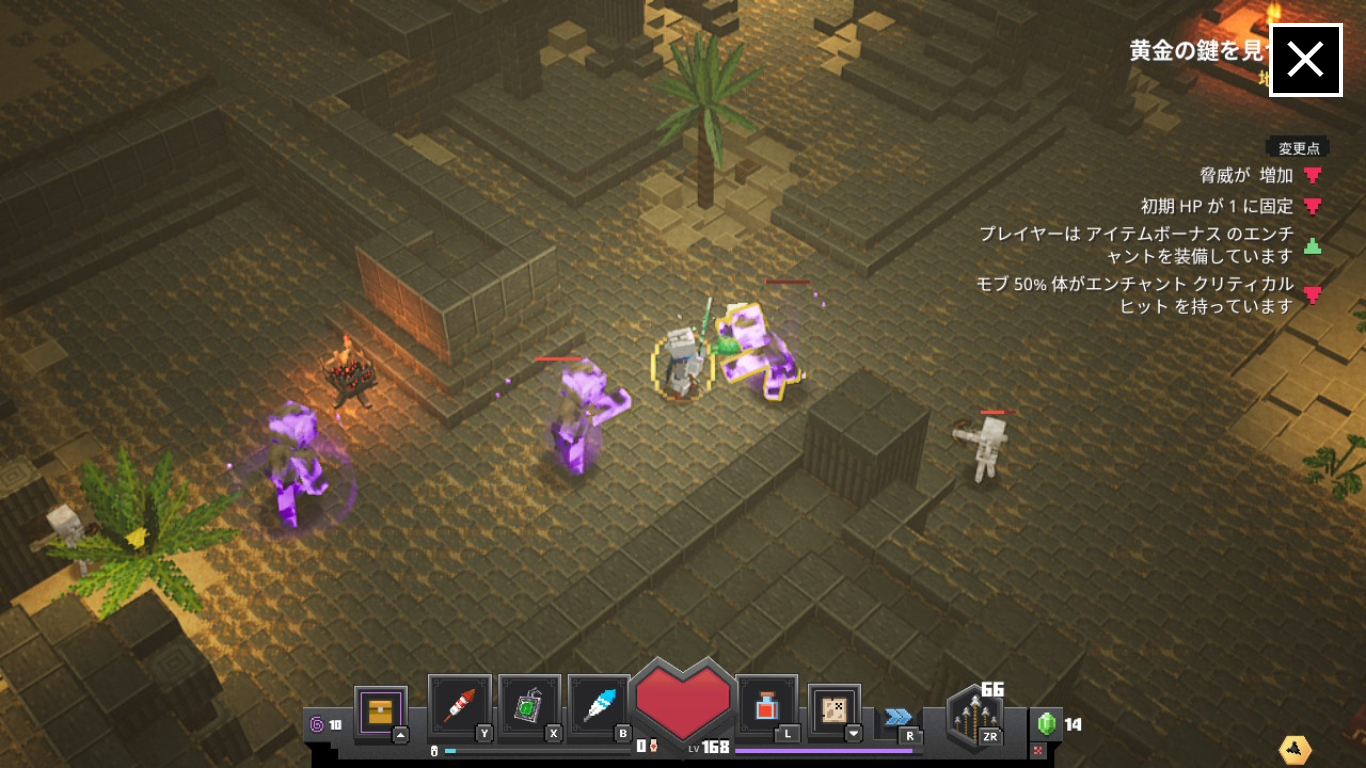
Task: Use the firework arrow artifact
Action: point(459,706)
